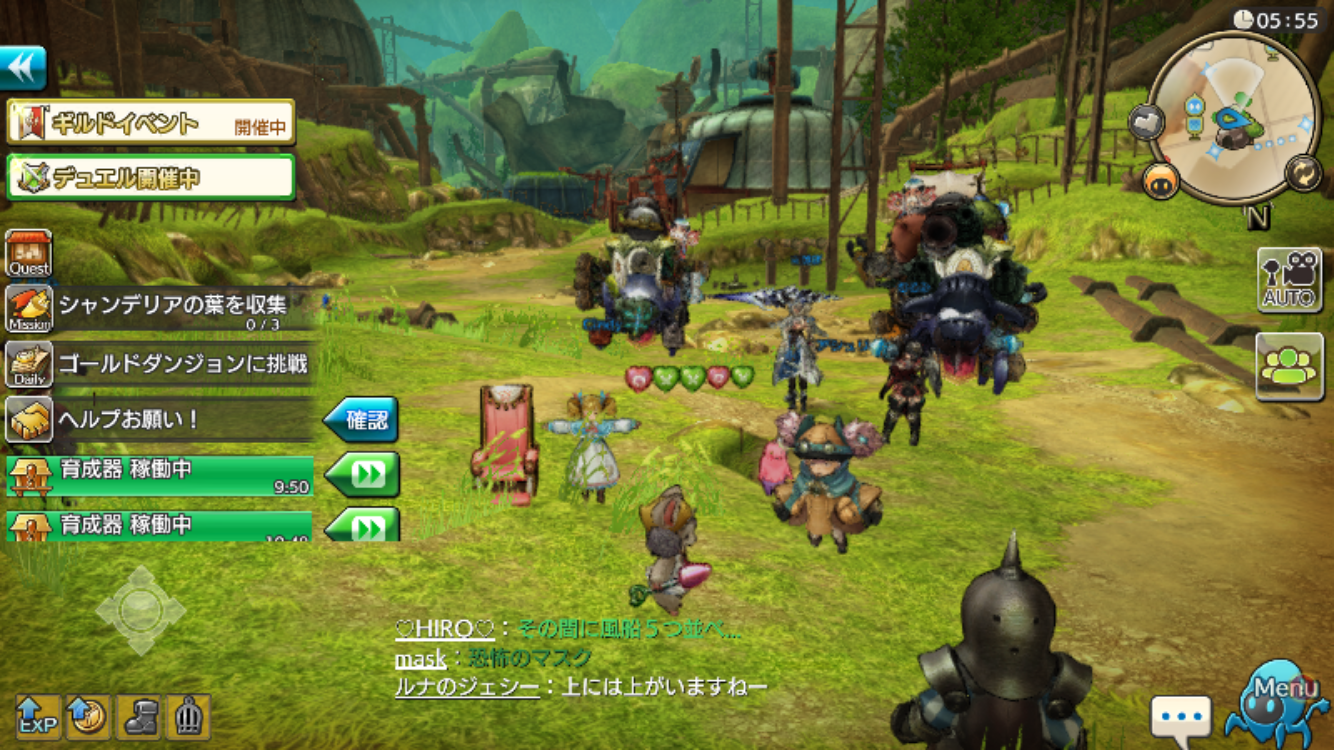Viewport: 1334px width, 750px height.
Task: Select the birdcage icon
Action: coord(188,716)
